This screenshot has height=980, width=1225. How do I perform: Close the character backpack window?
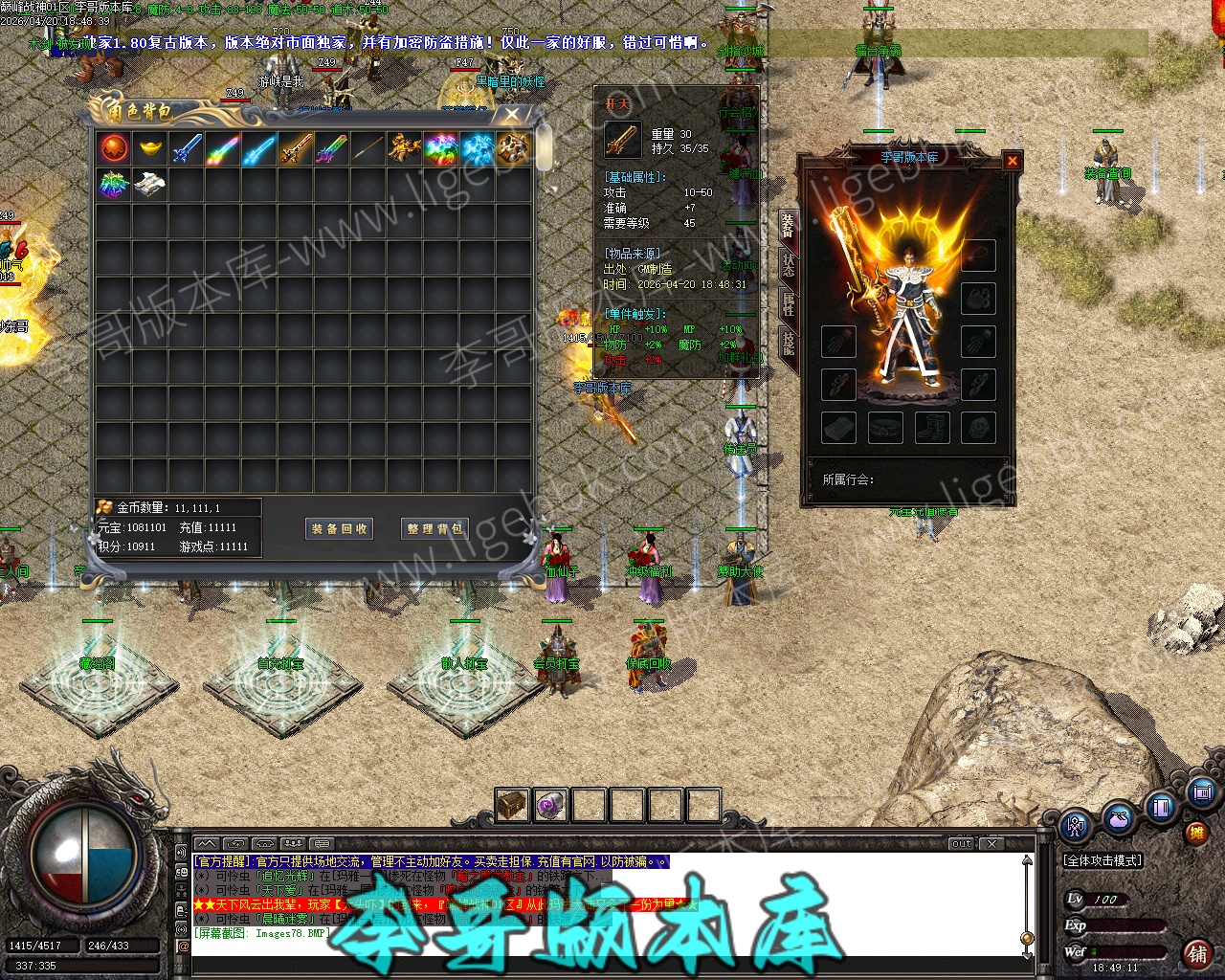click(x=512, y=115)
